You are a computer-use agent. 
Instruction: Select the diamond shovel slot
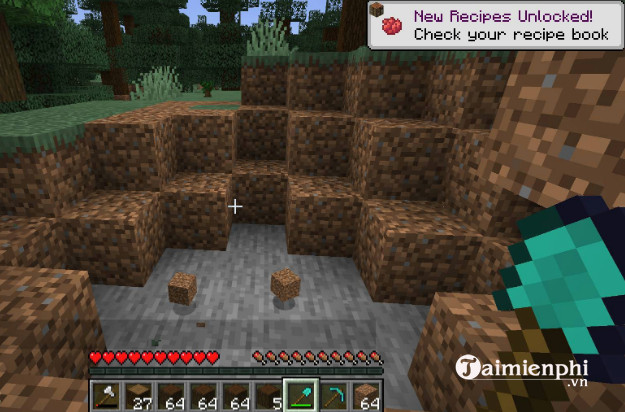coord(300,394)
